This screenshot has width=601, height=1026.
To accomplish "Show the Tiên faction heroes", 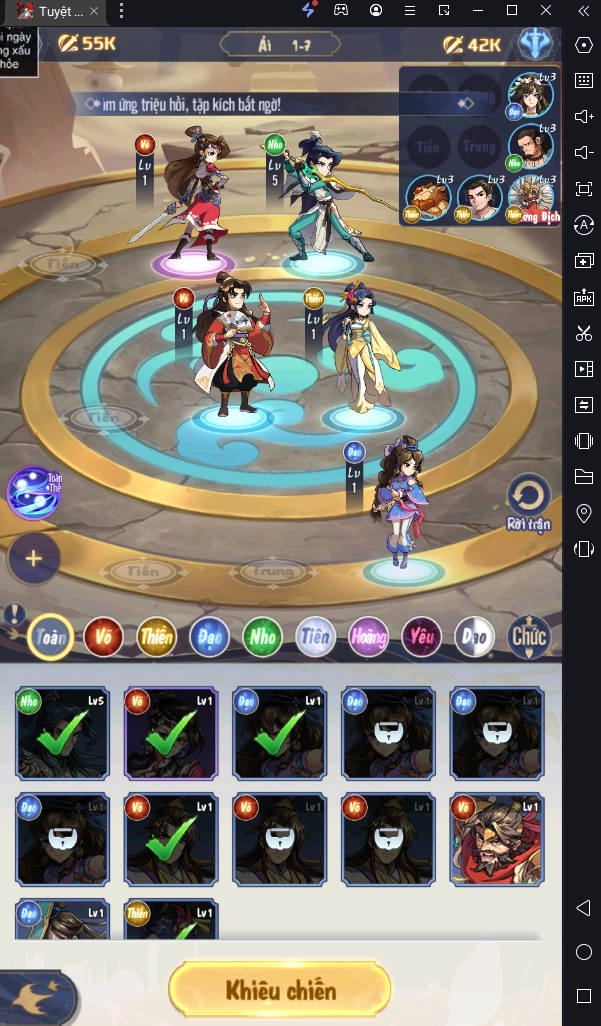I will [315, 637].
